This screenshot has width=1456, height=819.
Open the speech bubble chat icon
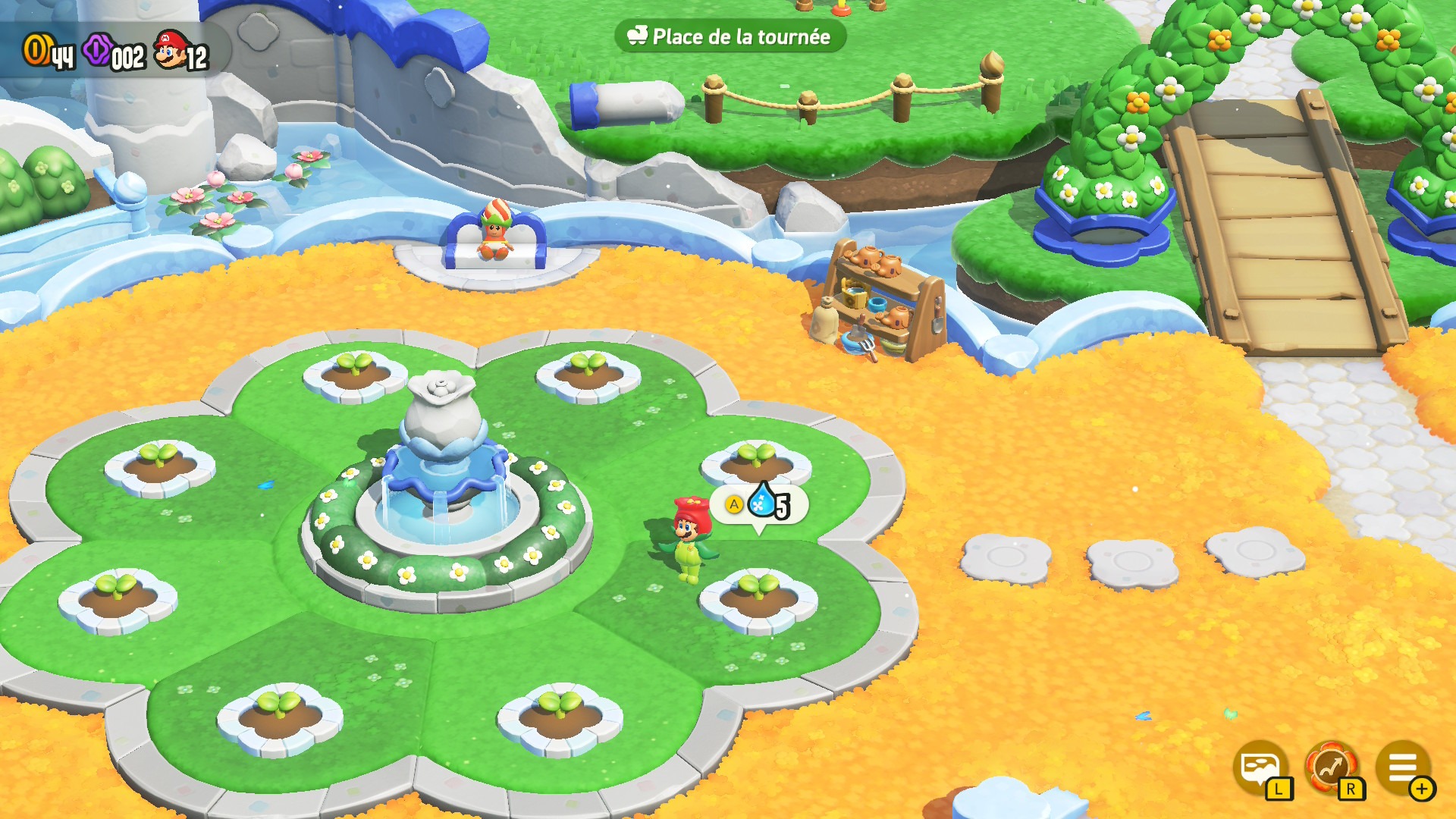tap(1260, 767)
